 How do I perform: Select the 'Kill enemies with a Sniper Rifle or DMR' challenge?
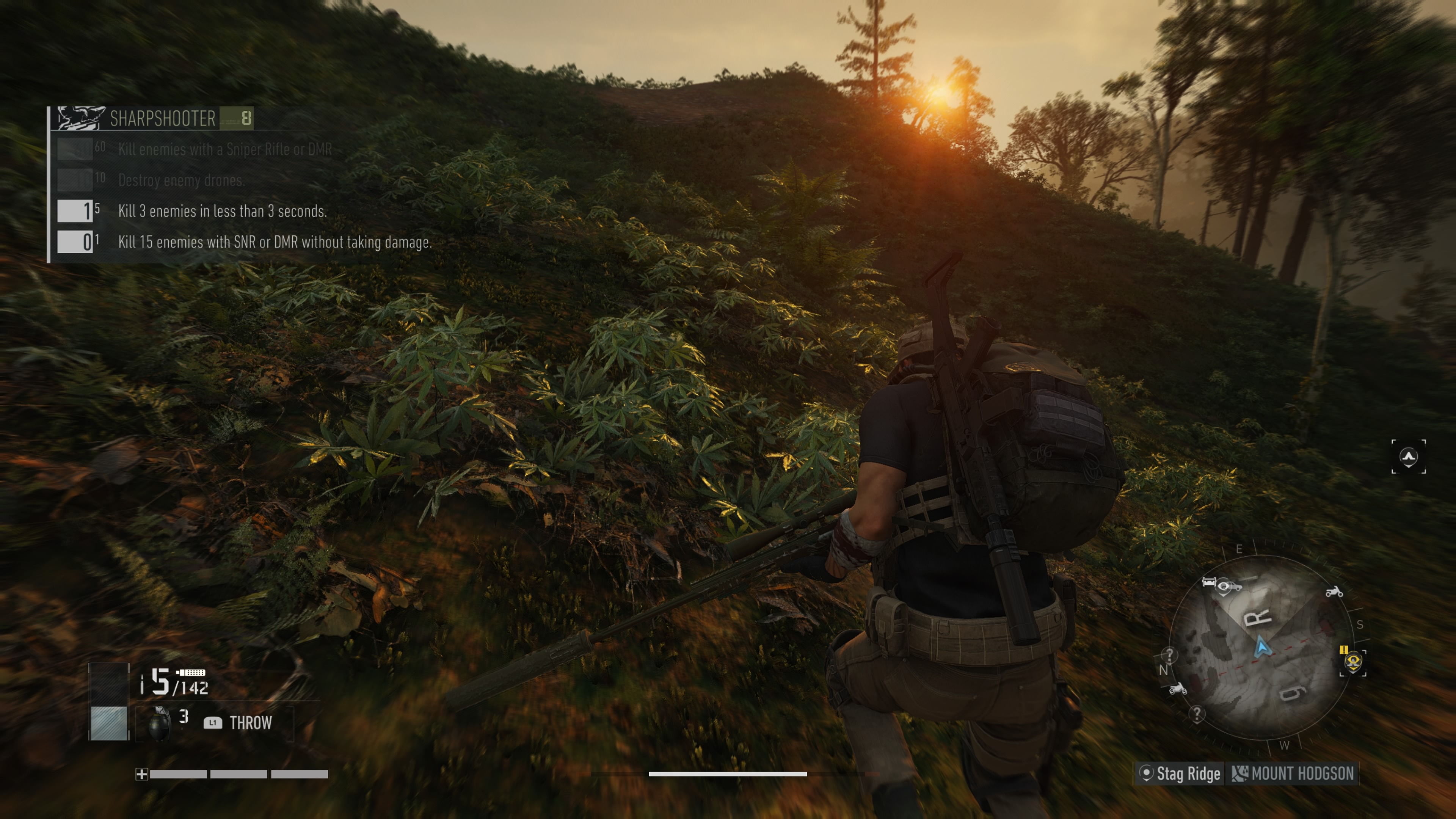224,149
